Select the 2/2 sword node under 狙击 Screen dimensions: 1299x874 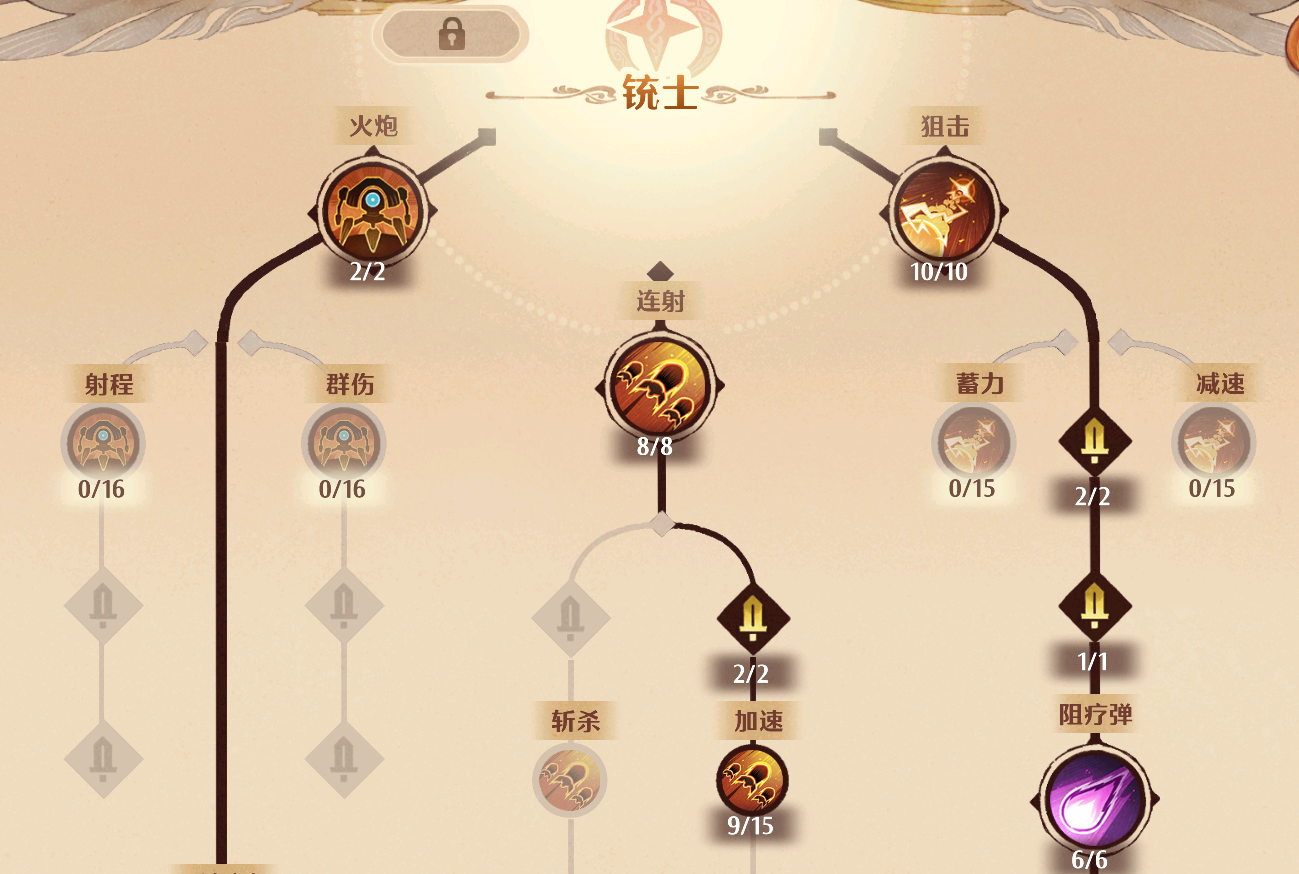[1094, 440]
